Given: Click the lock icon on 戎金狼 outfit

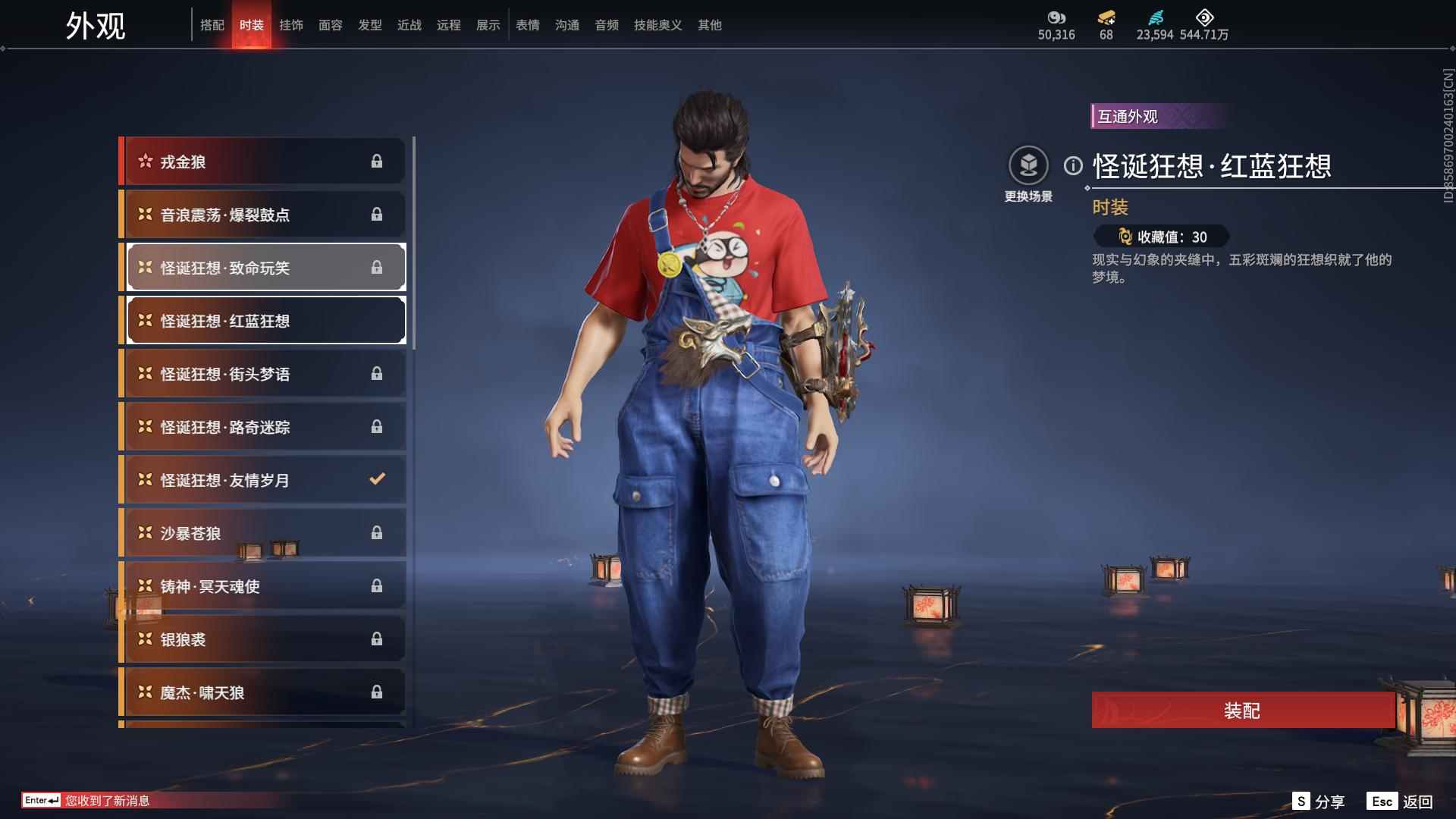Looking at the screenshot, I should tap(376, 161).
